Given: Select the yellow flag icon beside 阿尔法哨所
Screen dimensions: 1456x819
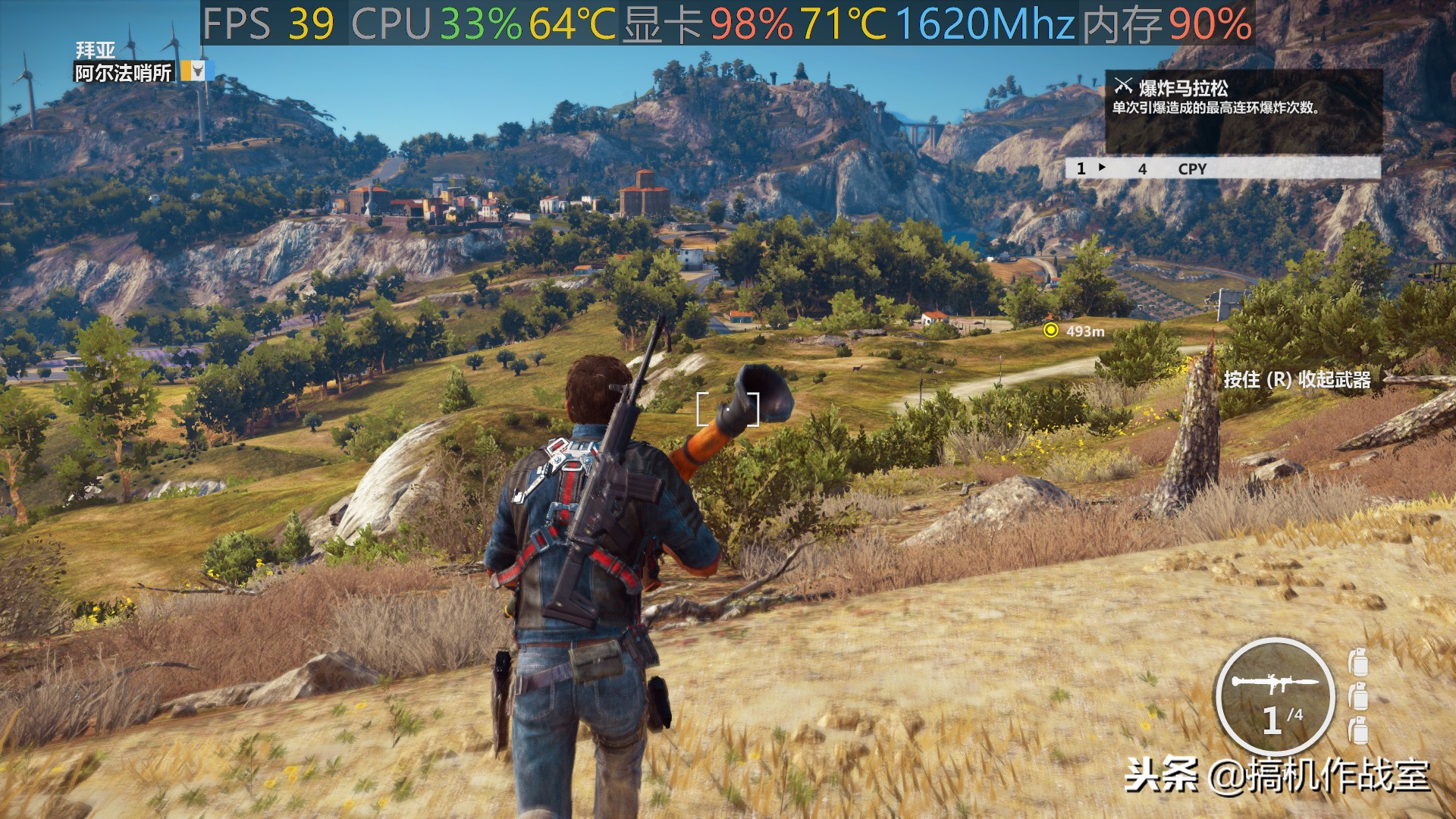Looking at the screenshot, I should coord(196,72).
